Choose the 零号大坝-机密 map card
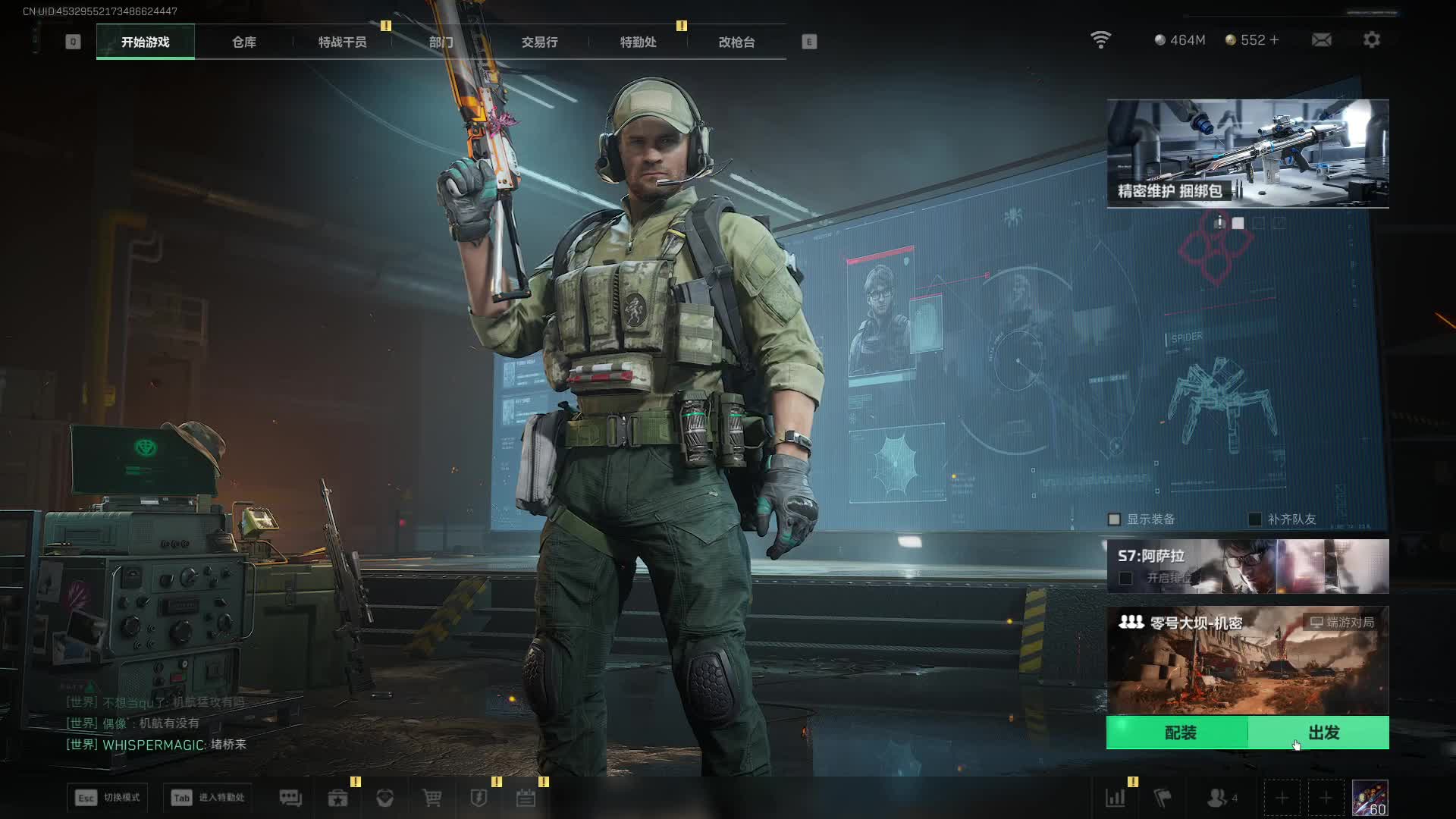Image resolution: width=1456 pixels, height=819 pixels. 1247,660
